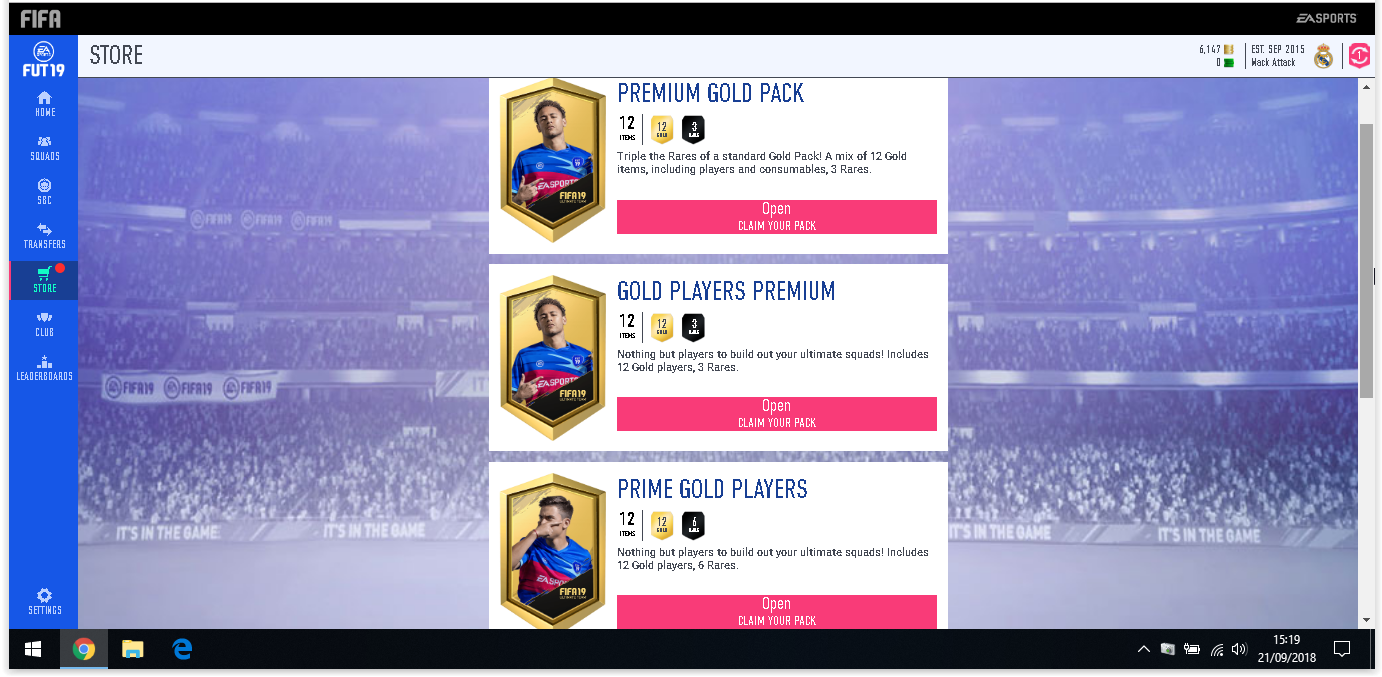View the Leaderboards page
Viewport: 1382px width, 677px height.
44,367
